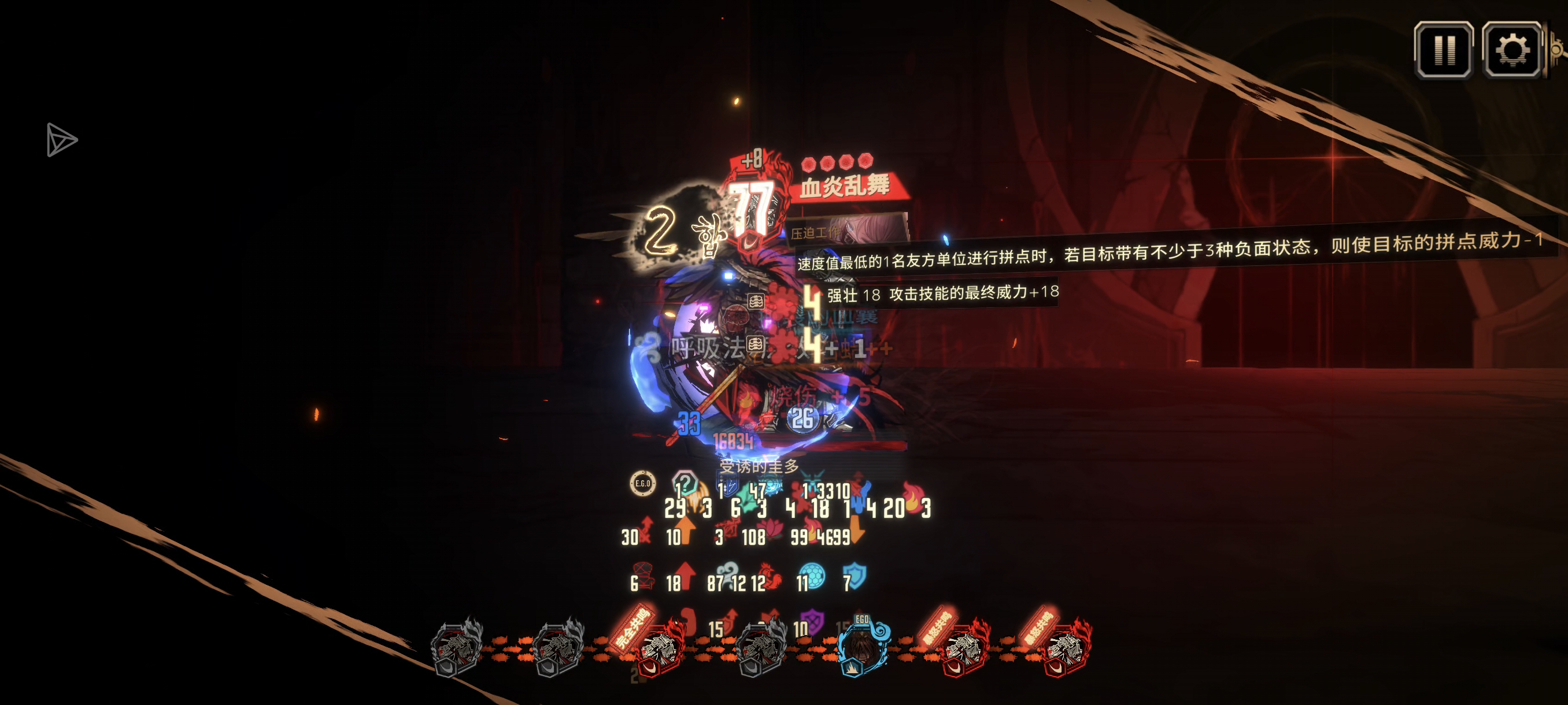Viewport: 1568px width, 705px height.
Task: Inspect the blue shield status icon
Action: [x=855, y=576]
